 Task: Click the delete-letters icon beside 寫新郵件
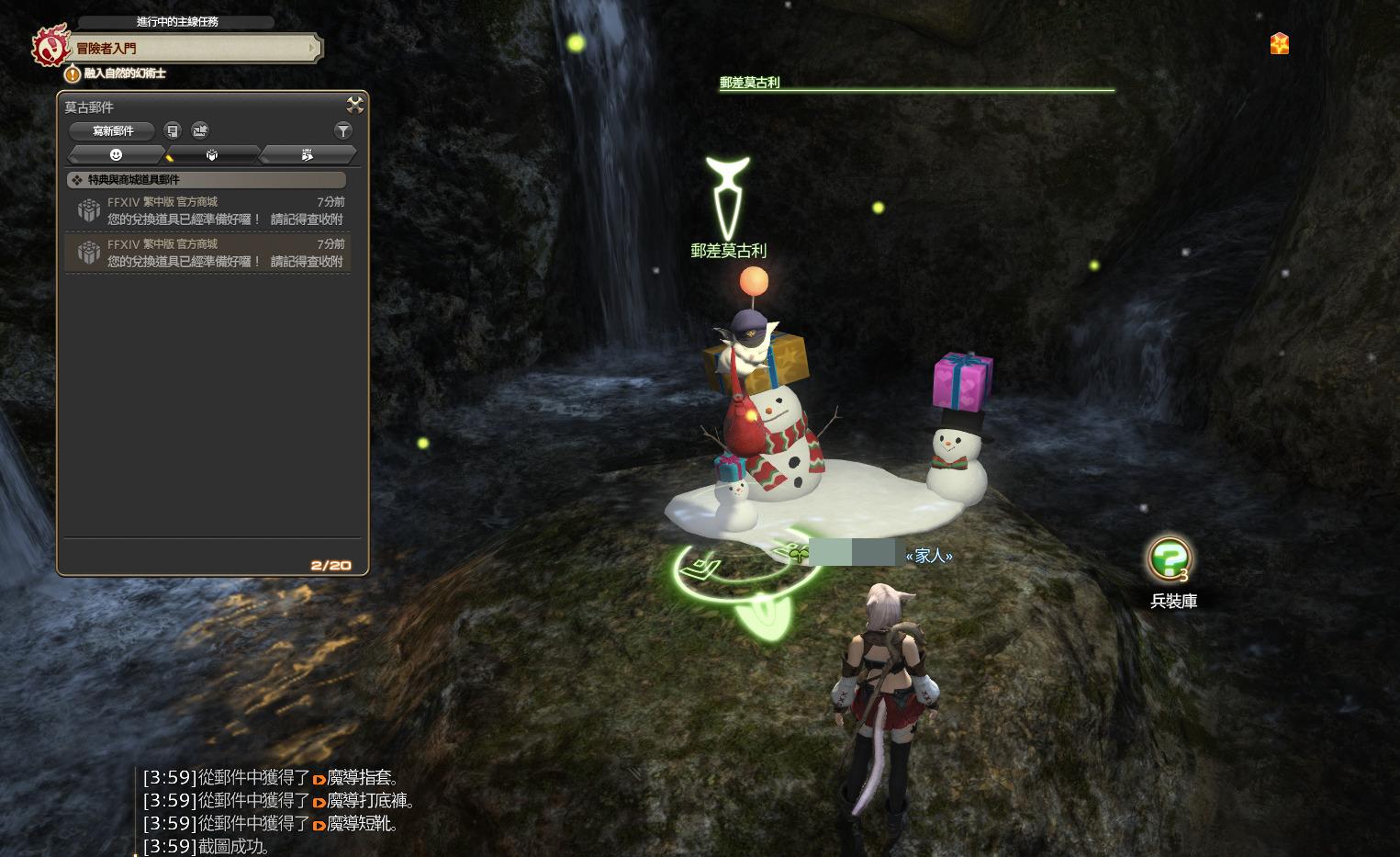pos(173,130)
